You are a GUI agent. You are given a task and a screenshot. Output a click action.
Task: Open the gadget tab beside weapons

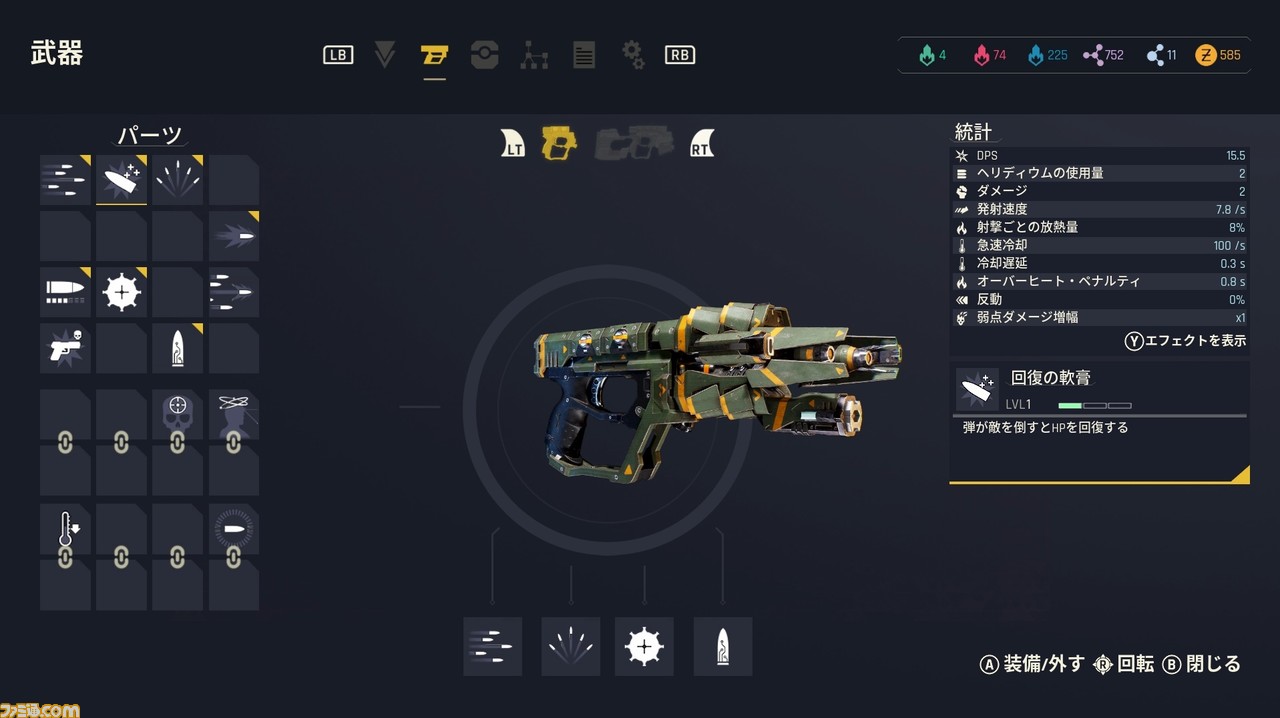(x=484, y=55)
